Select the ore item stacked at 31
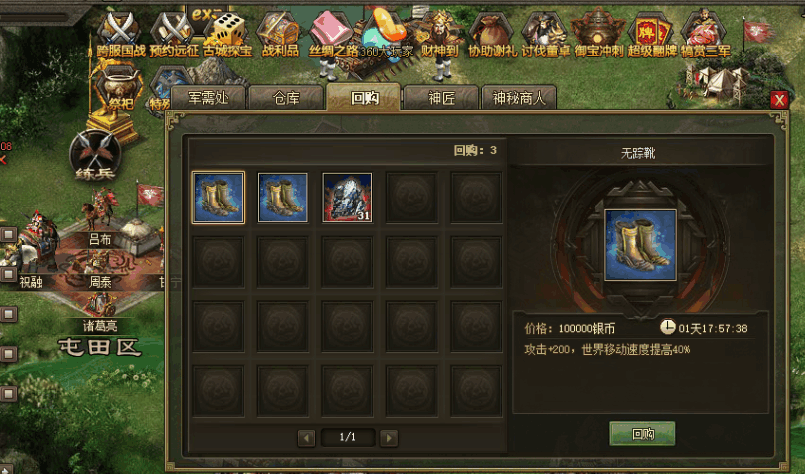This screenshot has height=474, width=805. (x=347, y=197)
